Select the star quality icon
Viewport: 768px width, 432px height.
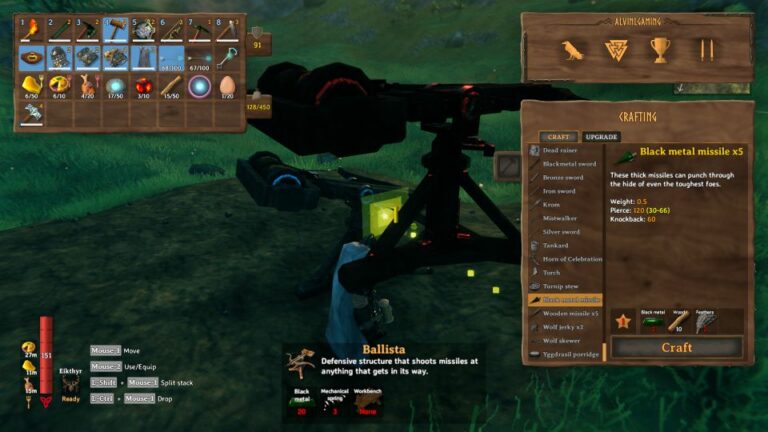[x=623, y=322]
